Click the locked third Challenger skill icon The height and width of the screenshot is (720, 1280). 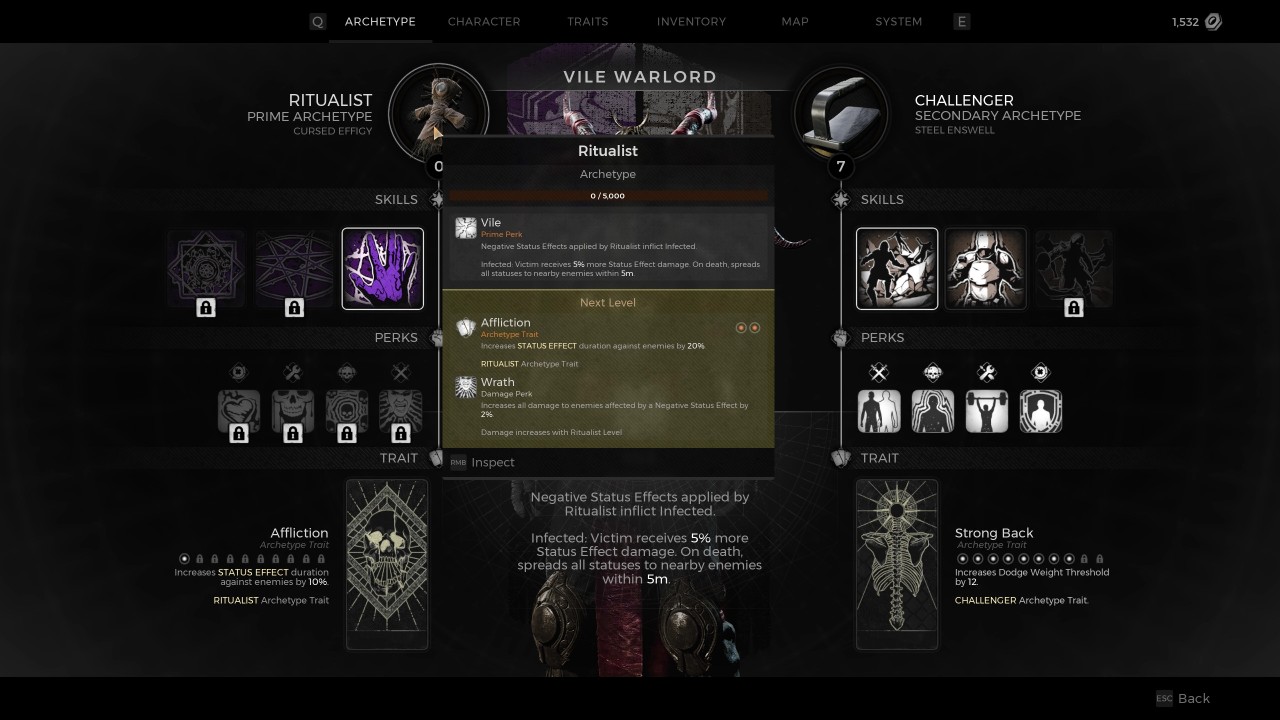click(x=1073, y=268)
